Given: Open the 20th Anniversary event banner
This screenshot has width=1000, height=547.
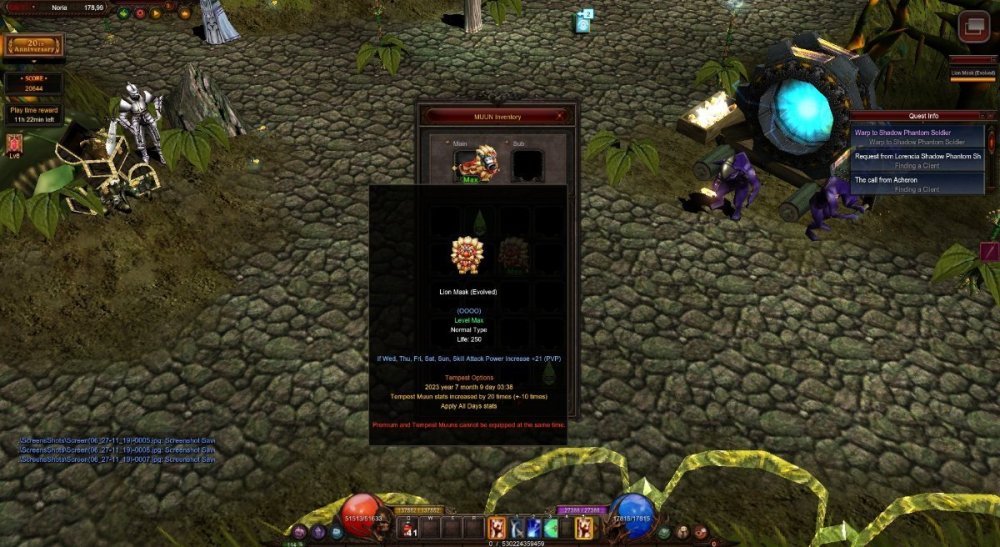Looking at the screenshot, I should click(33, 46).
